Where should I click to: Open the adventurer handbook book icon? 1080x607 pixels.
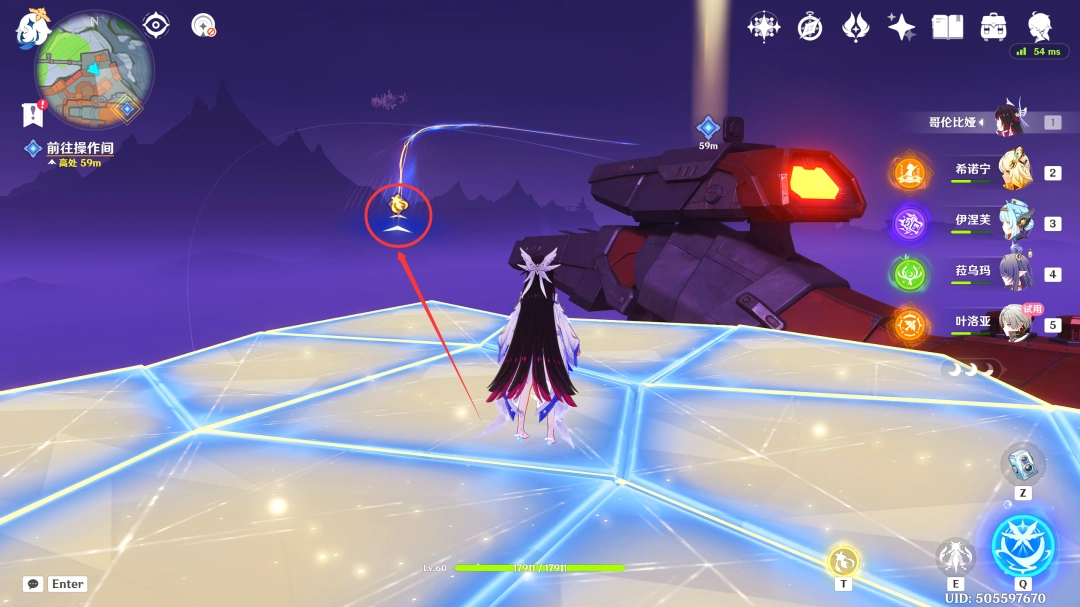click(947, 27)
